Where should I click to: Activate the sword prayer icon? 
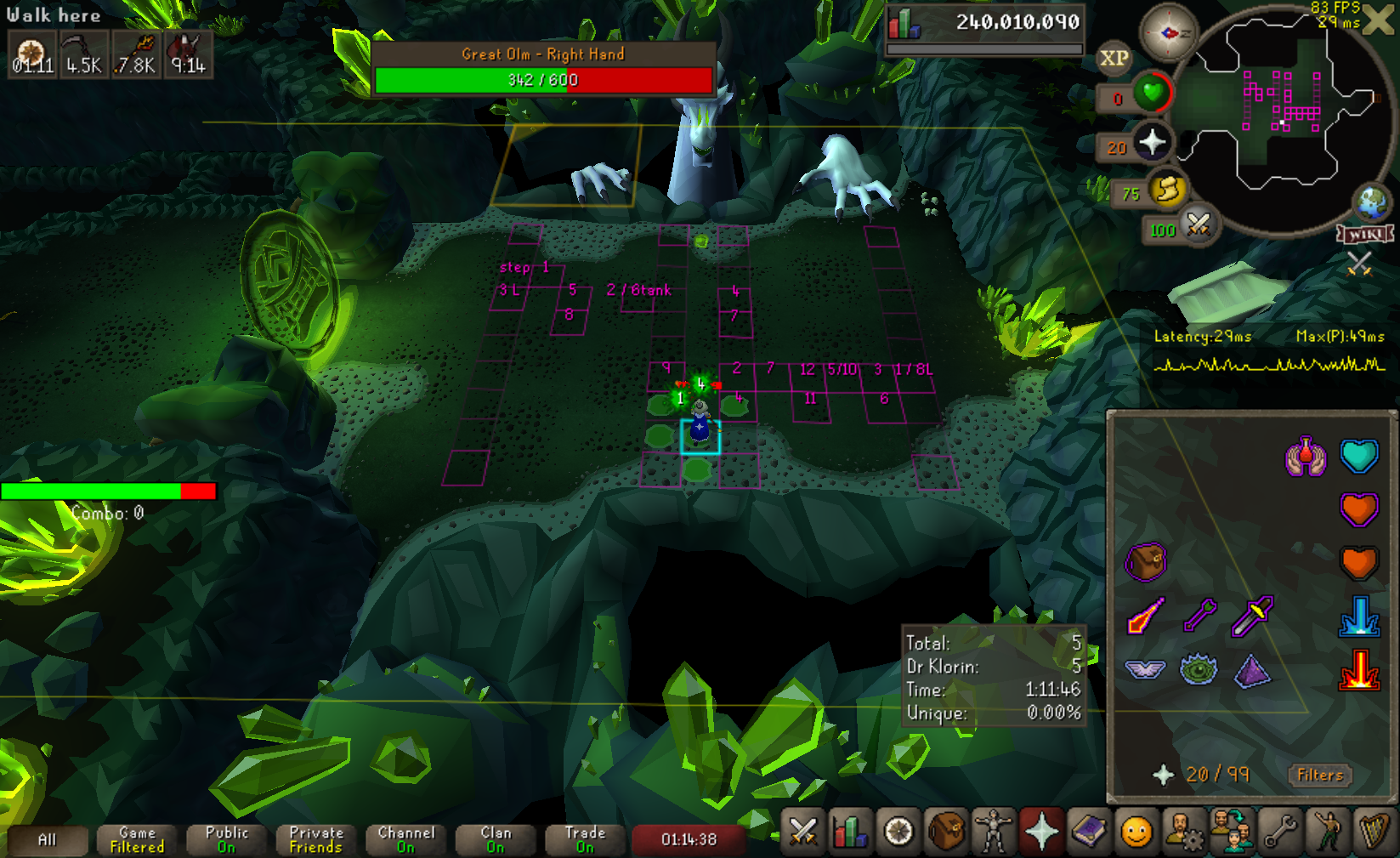point(1146,616)
